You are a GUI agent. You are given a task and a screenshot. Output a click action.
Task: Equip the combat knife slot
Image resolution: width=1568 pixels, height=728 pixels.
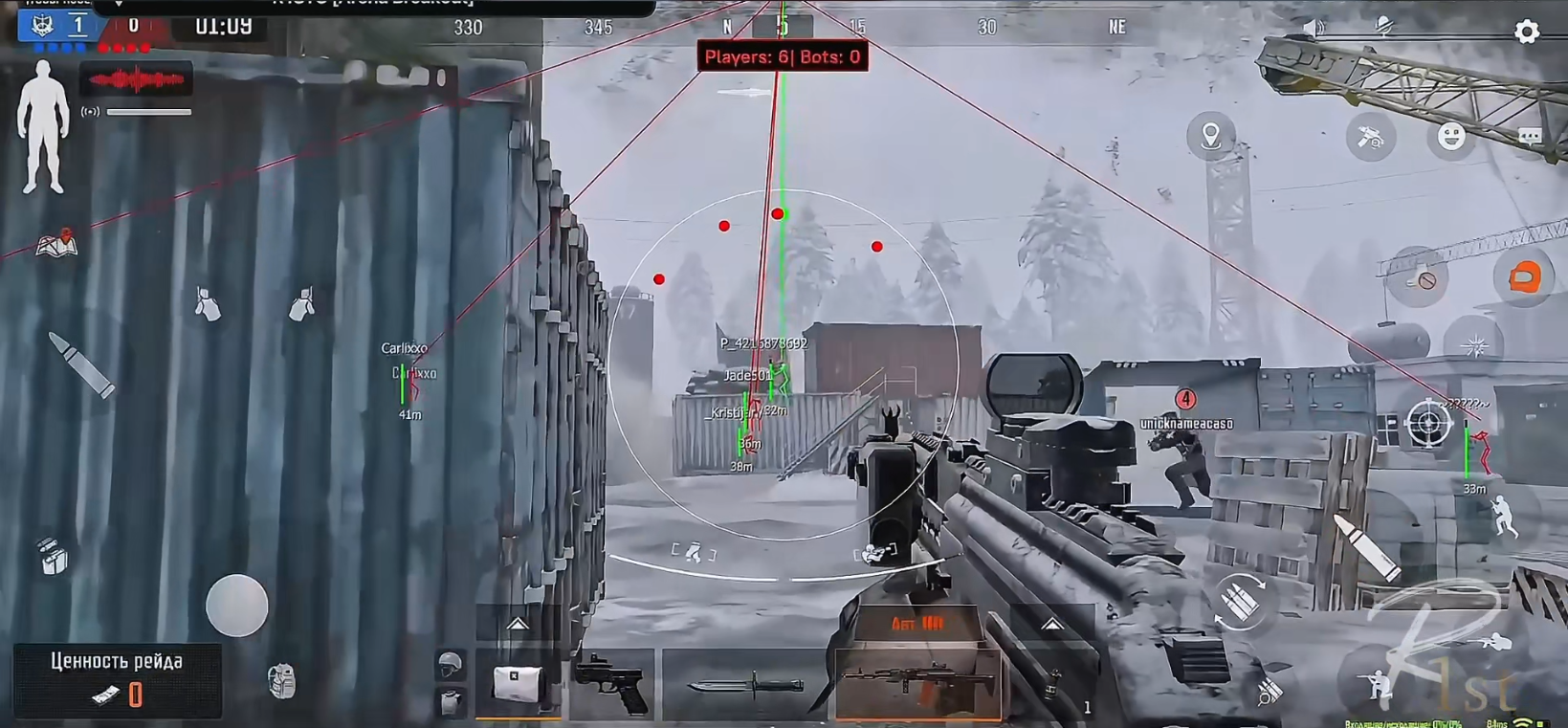click(x=745, y=685)
